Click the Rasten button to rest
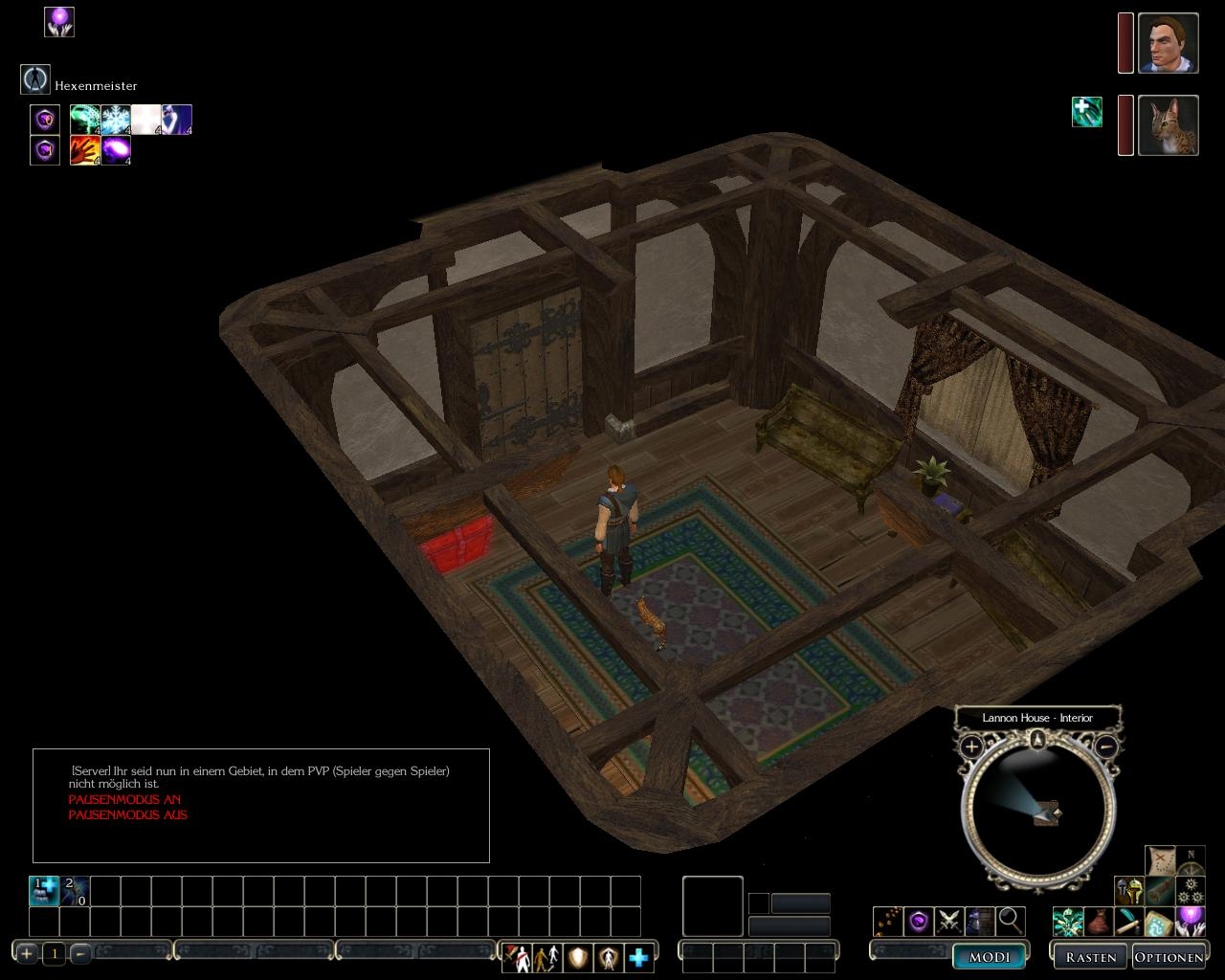 click(x=1090, y=956)
